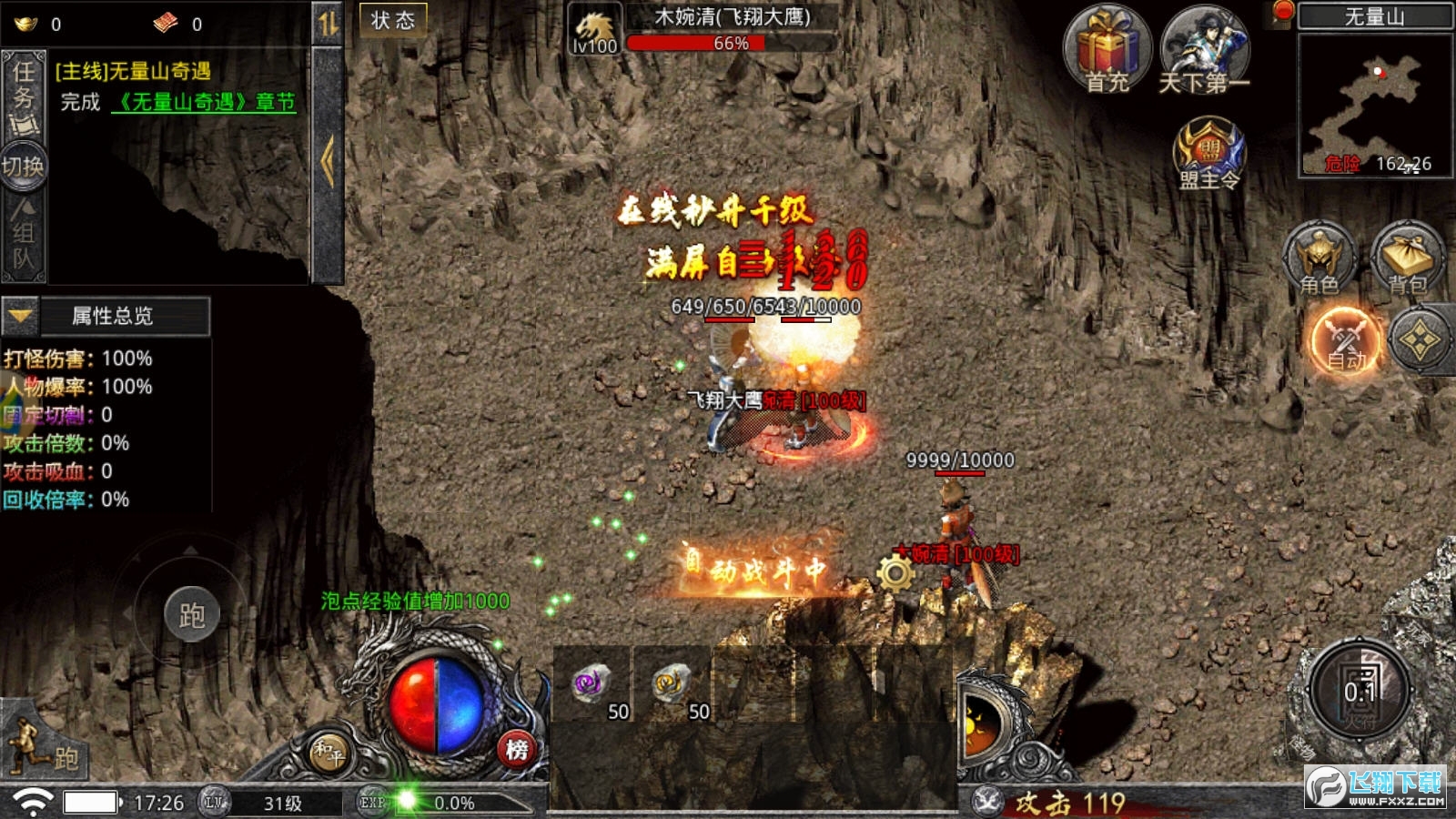Click the 无量山 minimap
Image resolution: width=1456 pixels, height=819 pixels.
pos(1374,105)
